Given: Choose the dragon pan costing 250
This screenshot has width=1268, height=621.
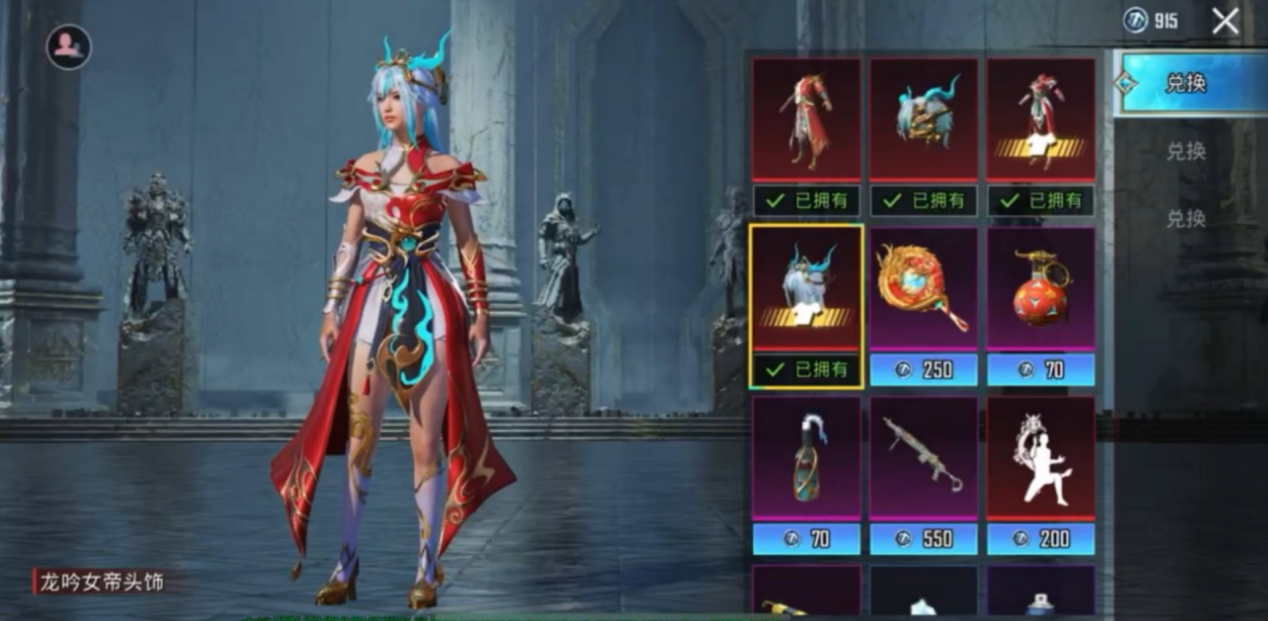Looking at the screenshot, I should click(x=923, y=290).
